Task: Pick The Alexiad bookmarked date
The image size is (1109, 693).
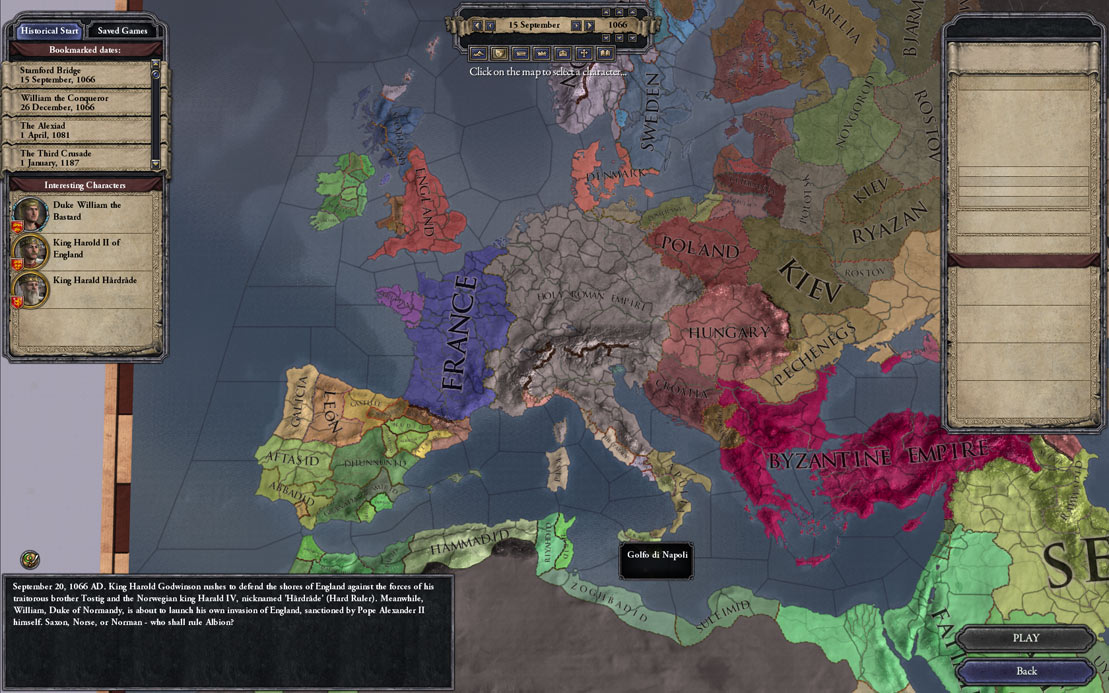Action: [78, 131]
